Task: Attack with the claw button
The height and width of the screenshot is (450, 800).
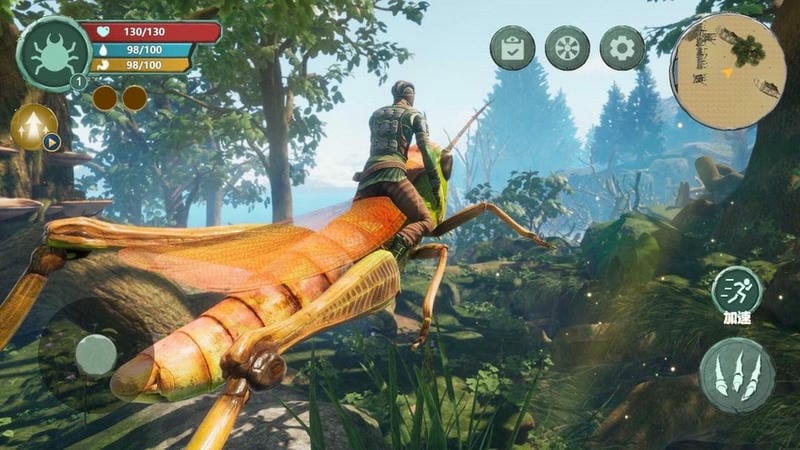Action: pos(737,375)
